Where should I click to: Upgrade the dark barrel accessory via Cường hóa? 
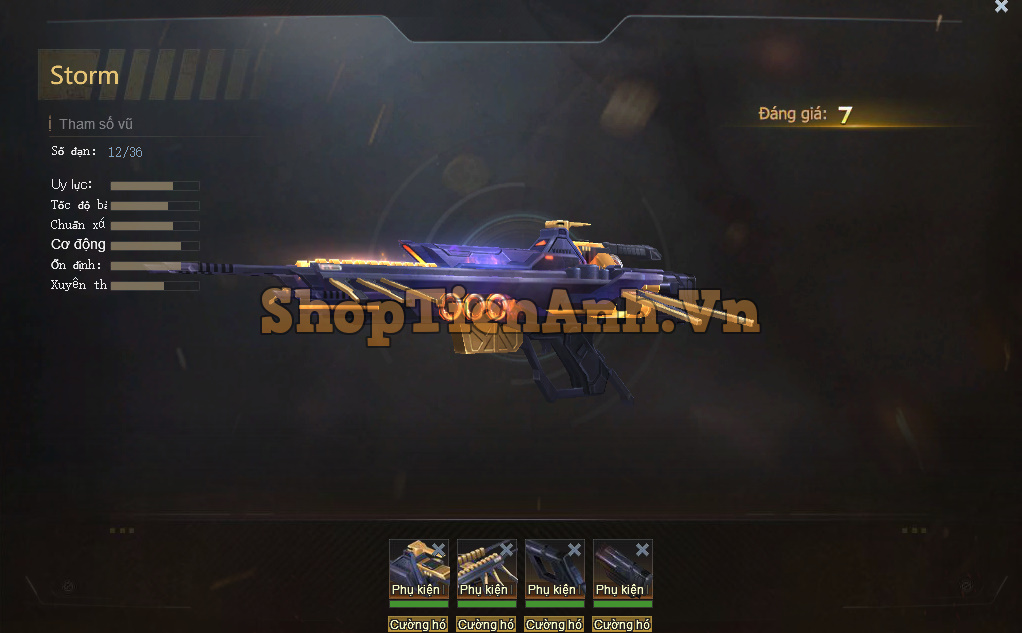pos(621,624)
